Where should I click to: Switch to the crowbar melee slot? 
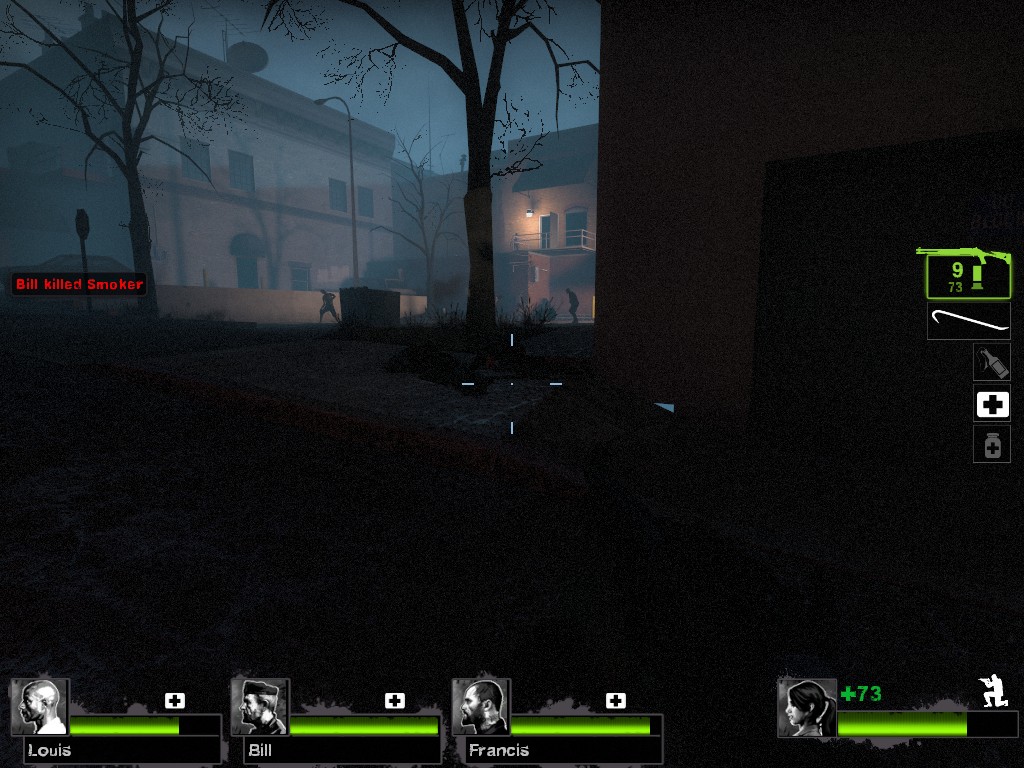pyautogui.click(x=968, y=321)
